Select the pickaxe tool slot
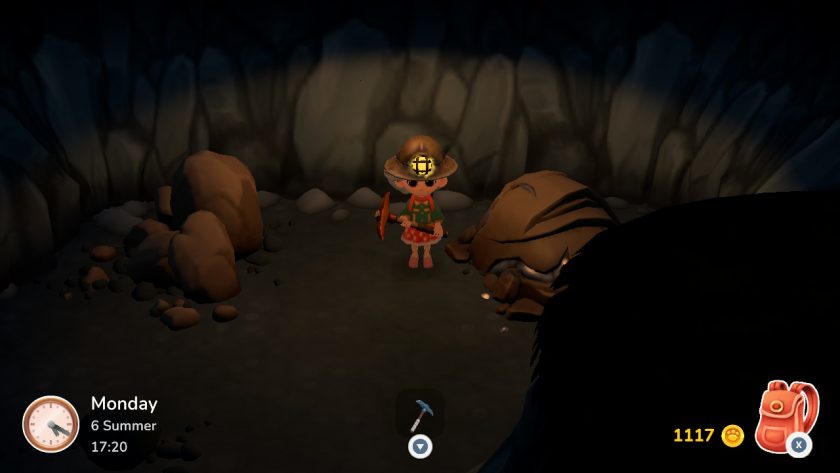Screen dimensions: 840x473 coord(420,411)
